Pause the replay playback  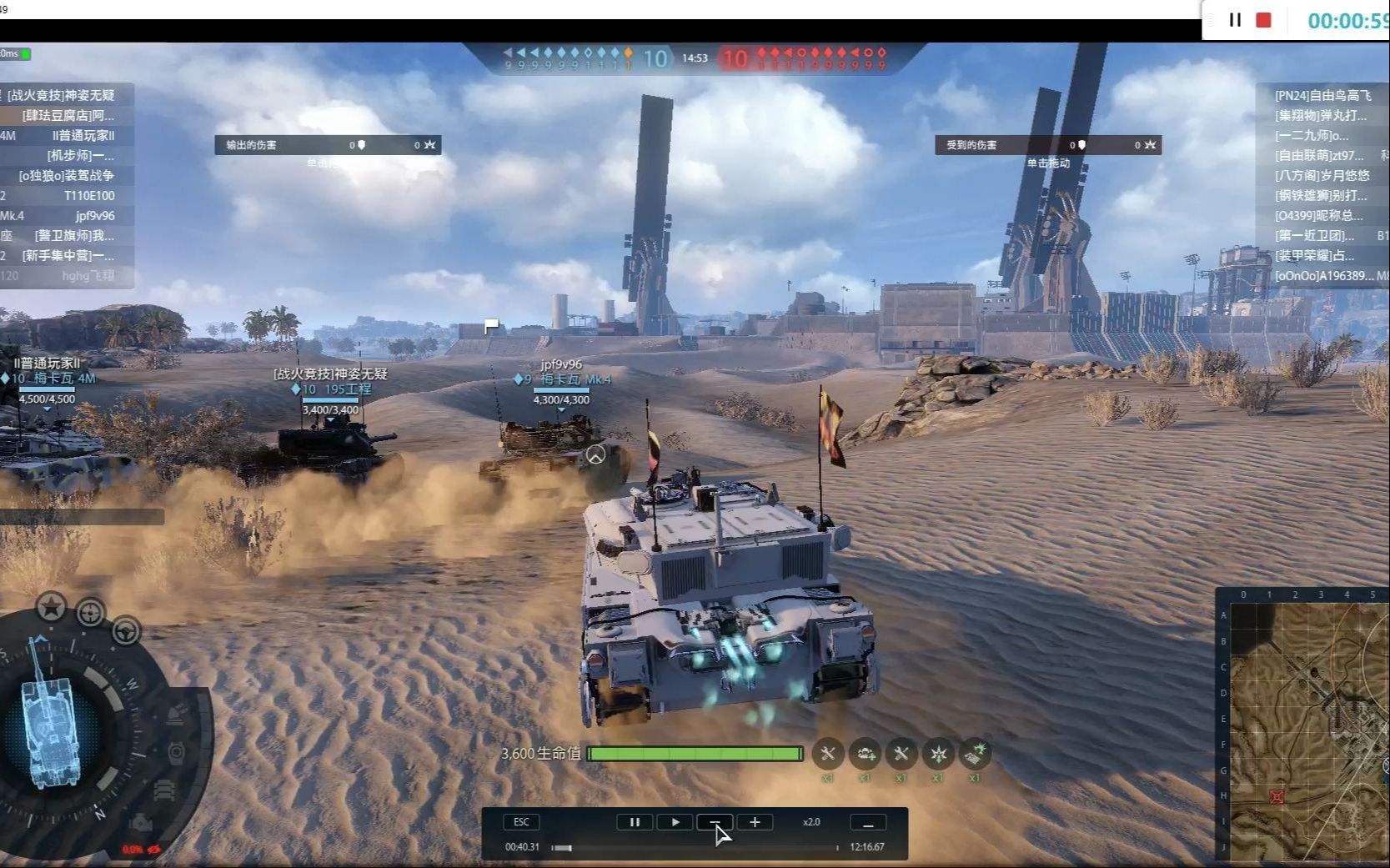coord(634,822)
